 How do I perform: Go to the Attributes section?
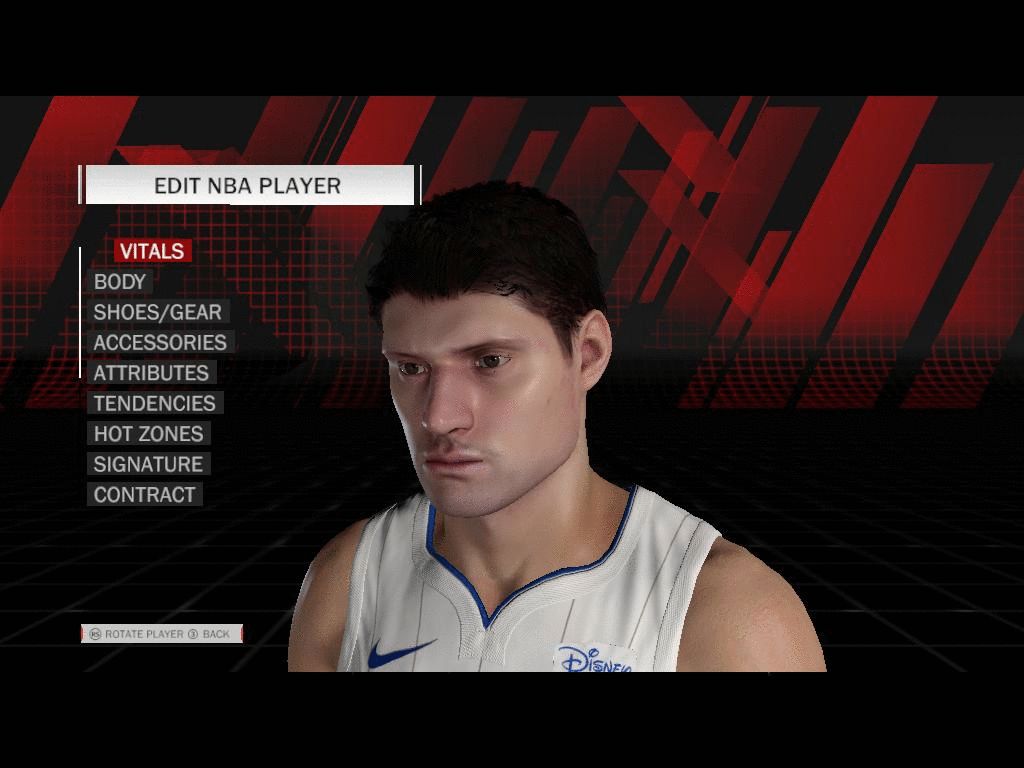pos(151,373)
